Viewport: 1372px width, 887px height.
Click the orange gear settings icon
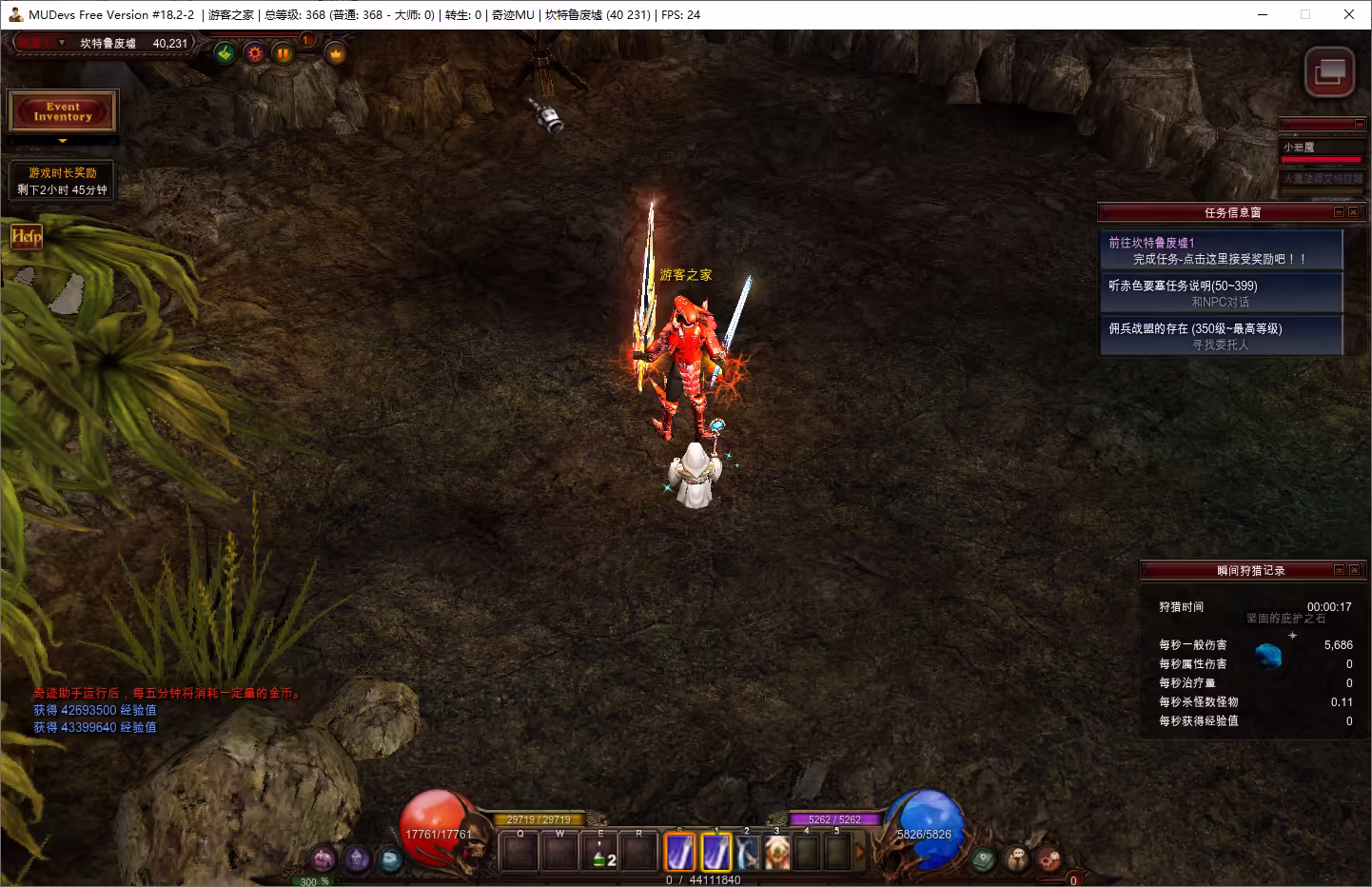[254, 53]
